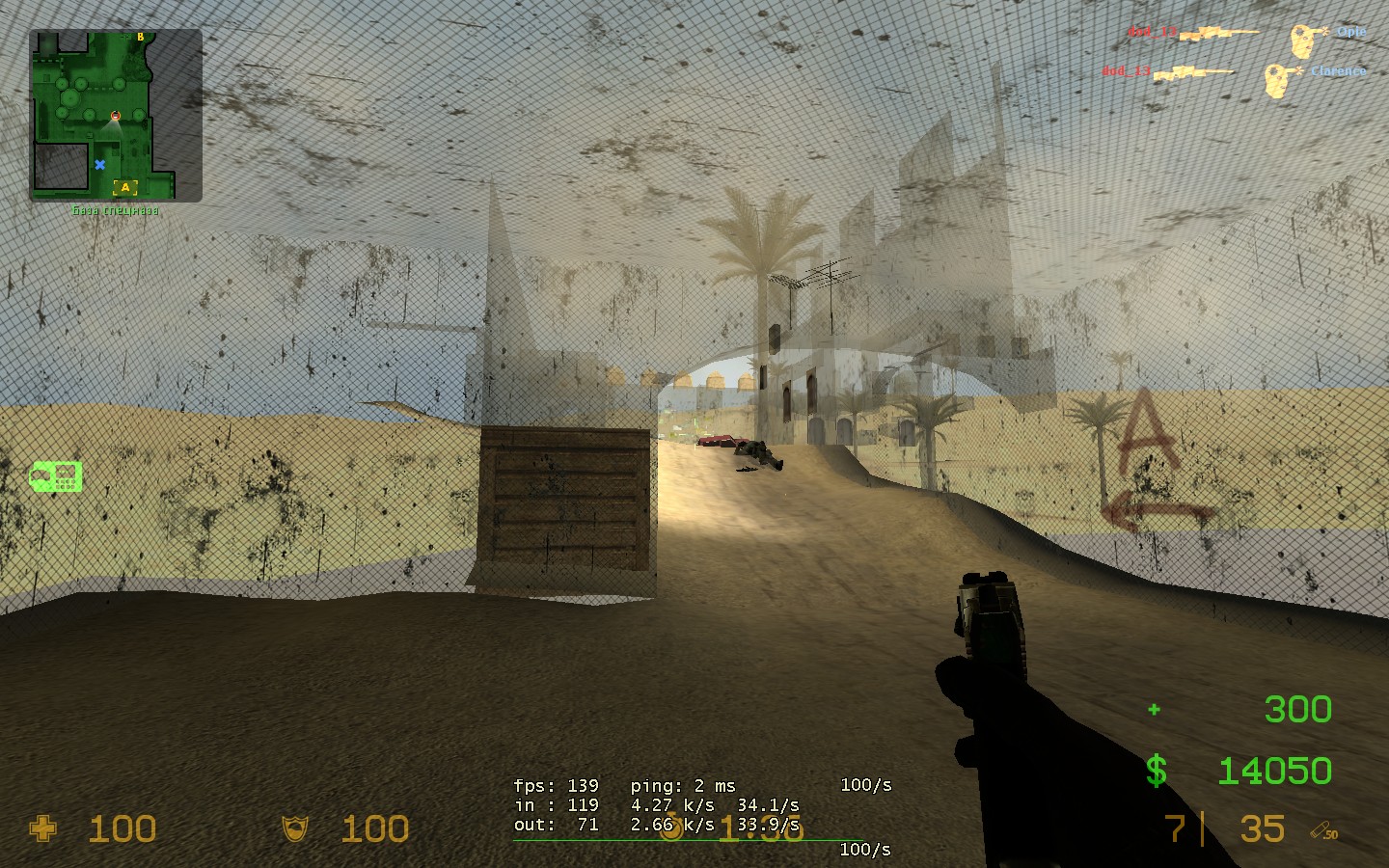Click the player position dot on radar
1389x868 pixels.
tap(116, 116)
